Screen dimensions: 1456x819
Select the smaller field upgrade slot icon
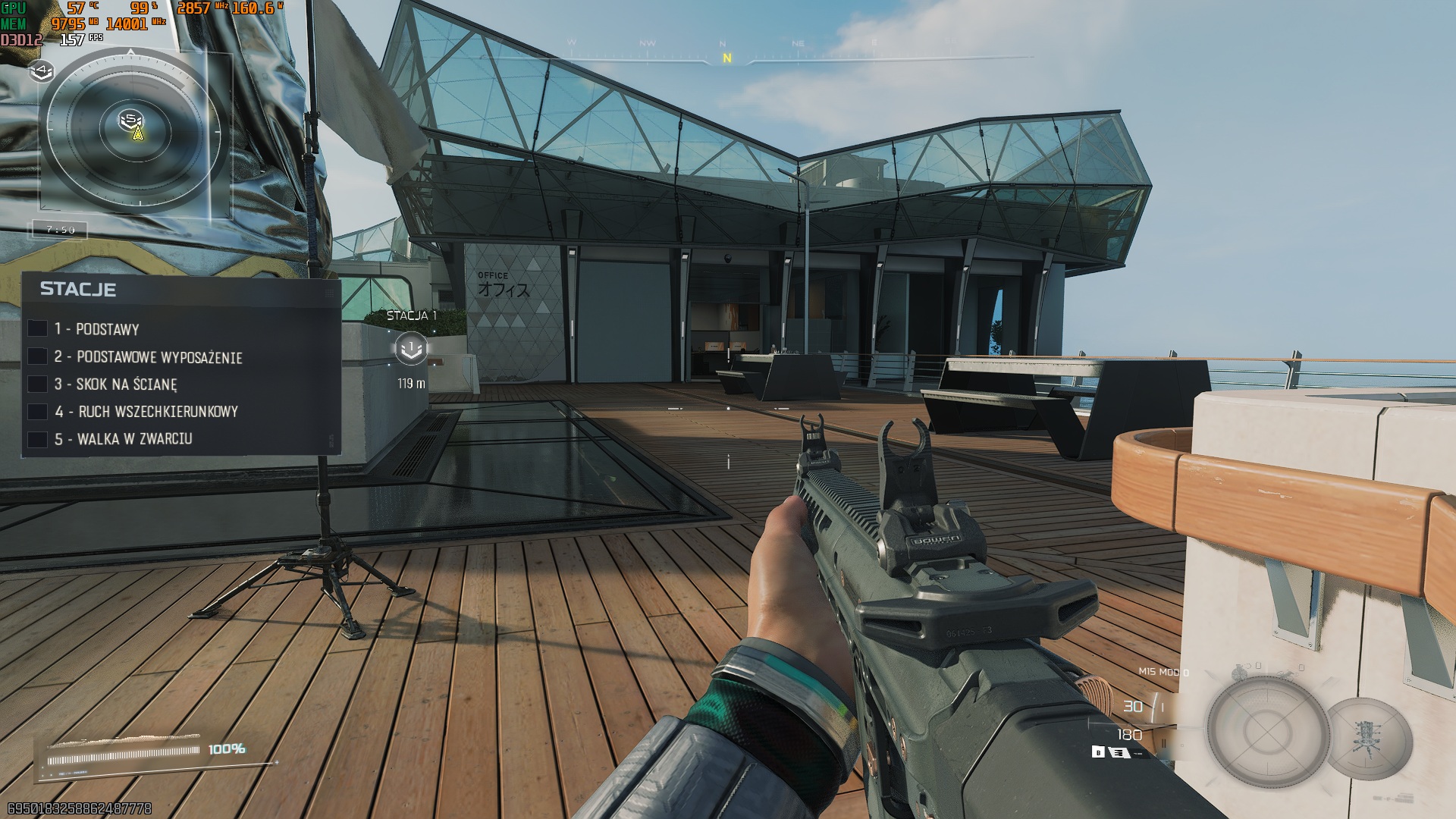tap(1370, 737)
